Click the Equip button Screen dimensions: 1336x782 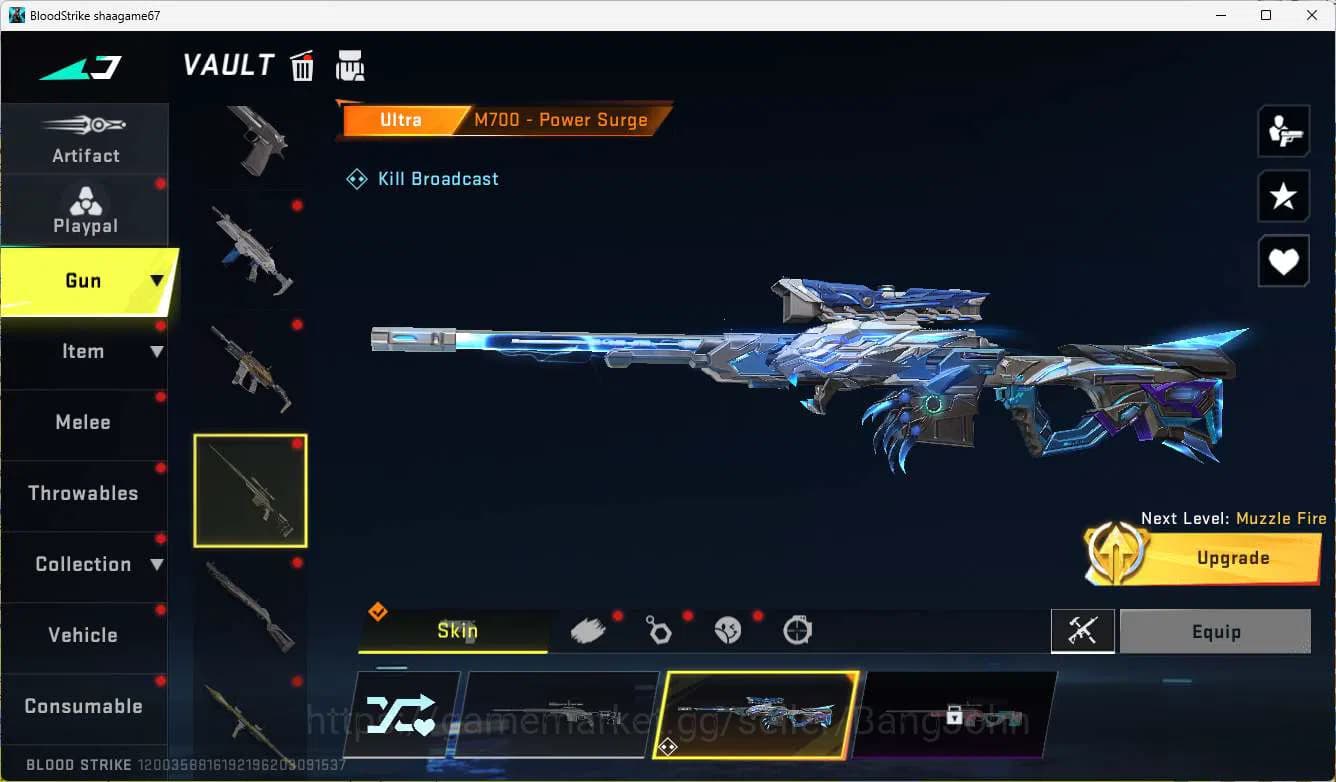1215,631
